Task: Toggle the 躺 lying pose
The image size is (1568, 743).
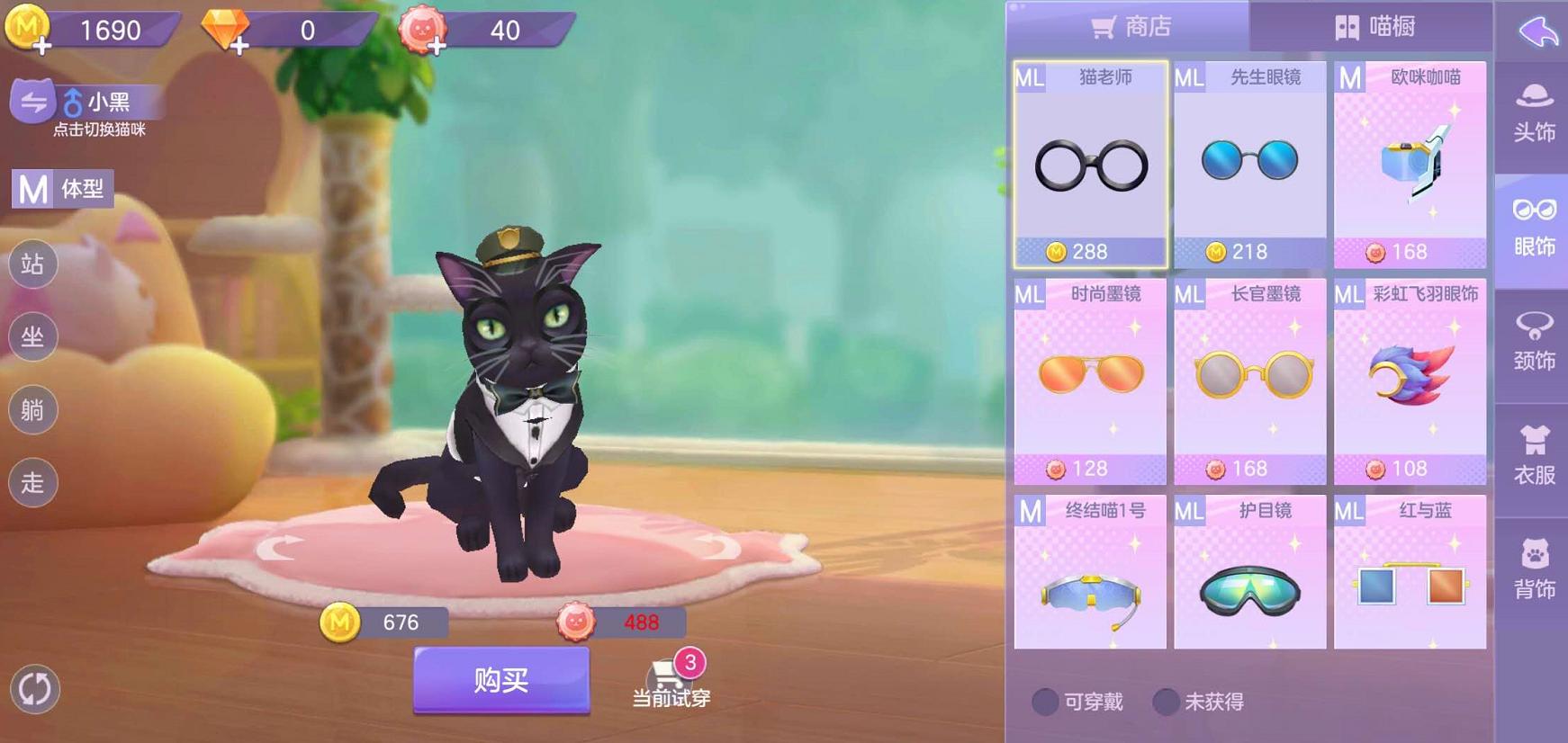Action: (x=32, y=410)
